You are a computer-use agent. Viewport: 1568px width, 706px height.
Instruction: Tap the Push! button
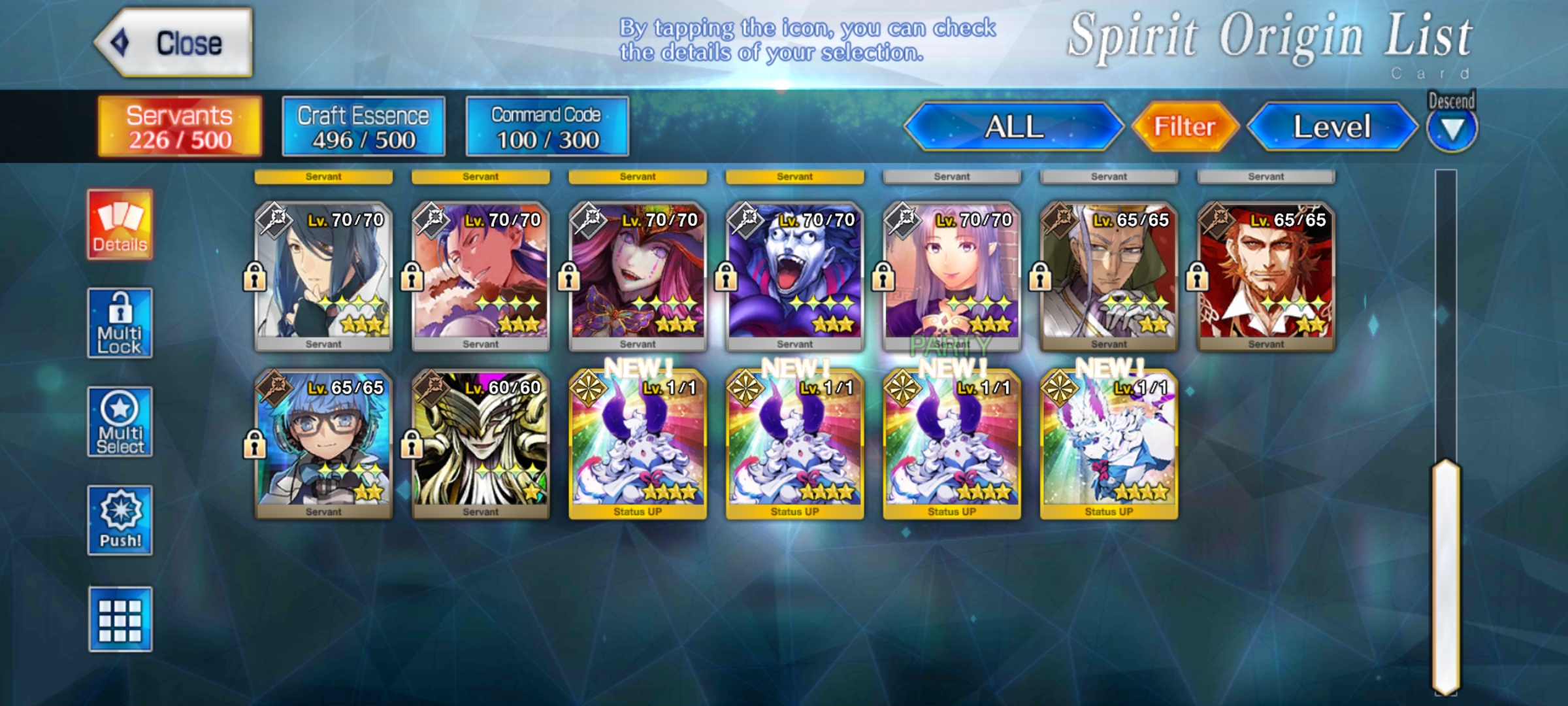click(x=120, y=521)
